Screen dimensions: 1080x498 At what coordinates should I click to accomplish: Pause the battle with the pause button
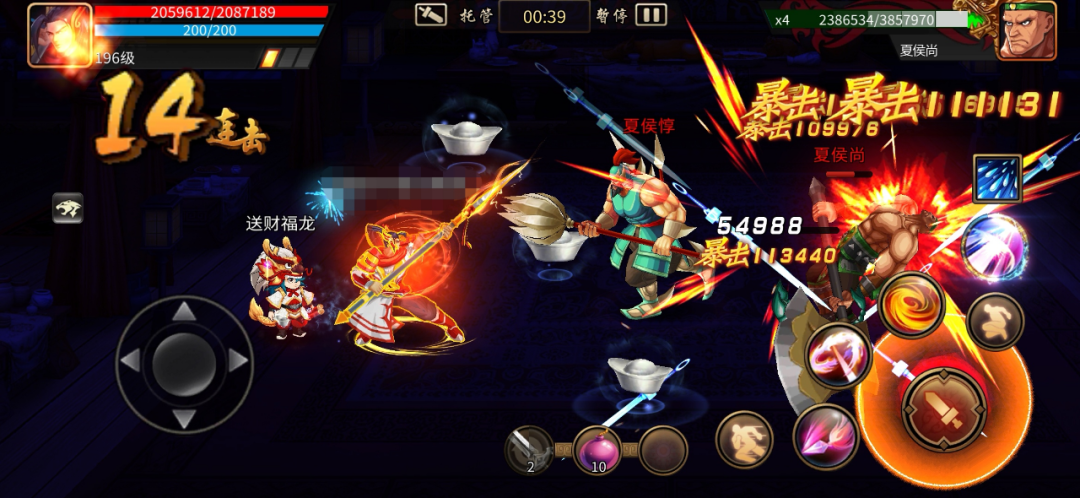coord(651,15)
